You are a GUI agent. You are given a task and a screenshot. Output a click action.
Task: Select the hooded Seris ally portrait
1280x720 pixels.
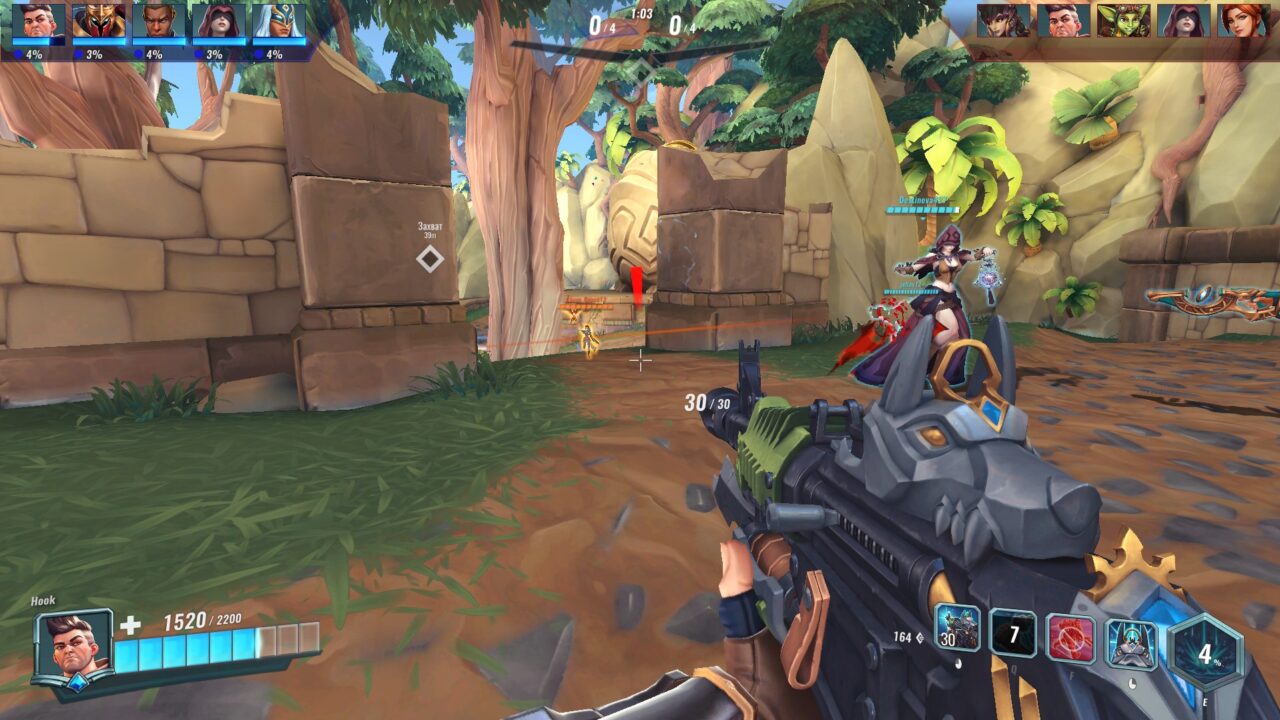(x=218, y=20)
